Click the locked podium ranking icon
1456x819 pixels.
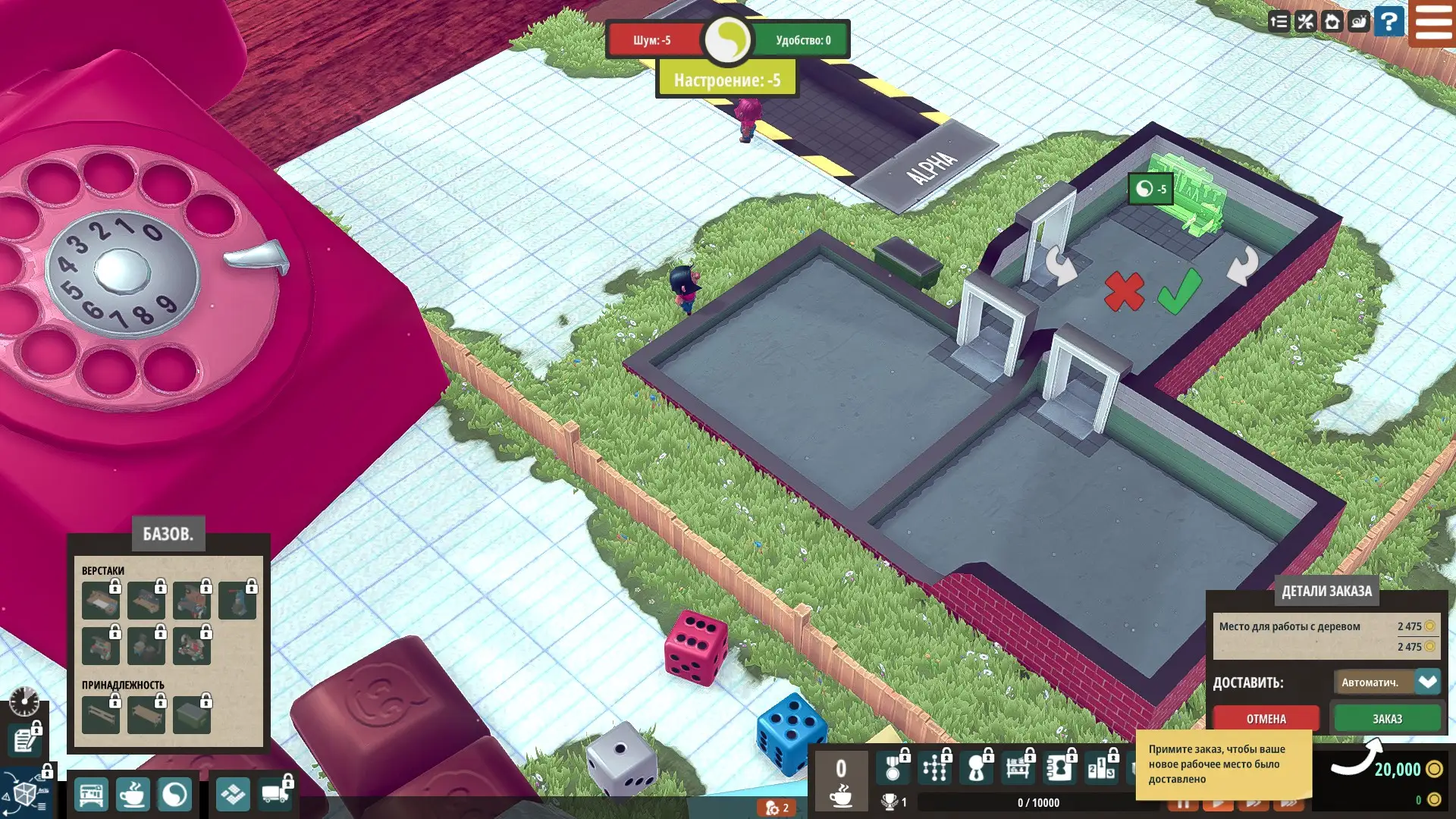(x=1100, y=769)
